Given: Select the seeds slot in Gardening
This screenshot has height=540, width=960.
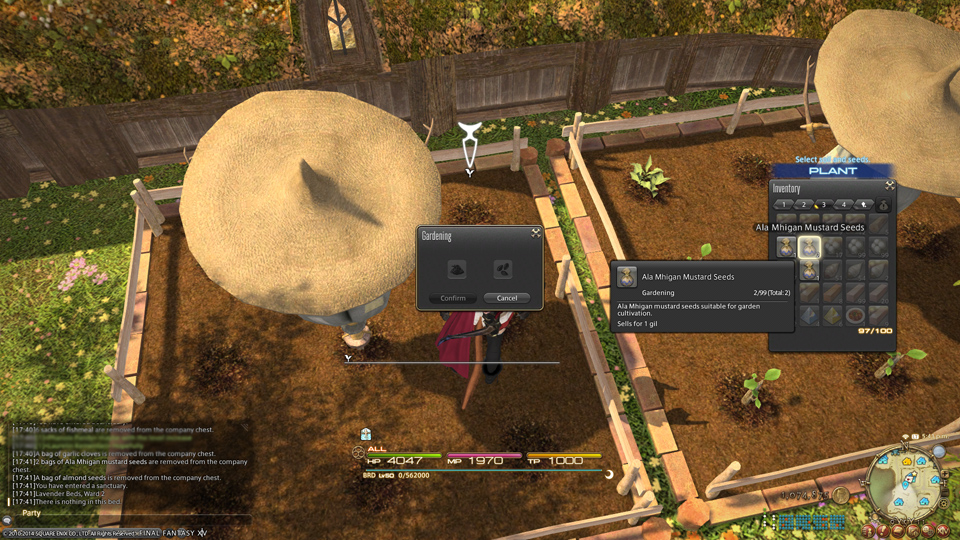Looking at the screenshot, I should [x=503, y=269].
